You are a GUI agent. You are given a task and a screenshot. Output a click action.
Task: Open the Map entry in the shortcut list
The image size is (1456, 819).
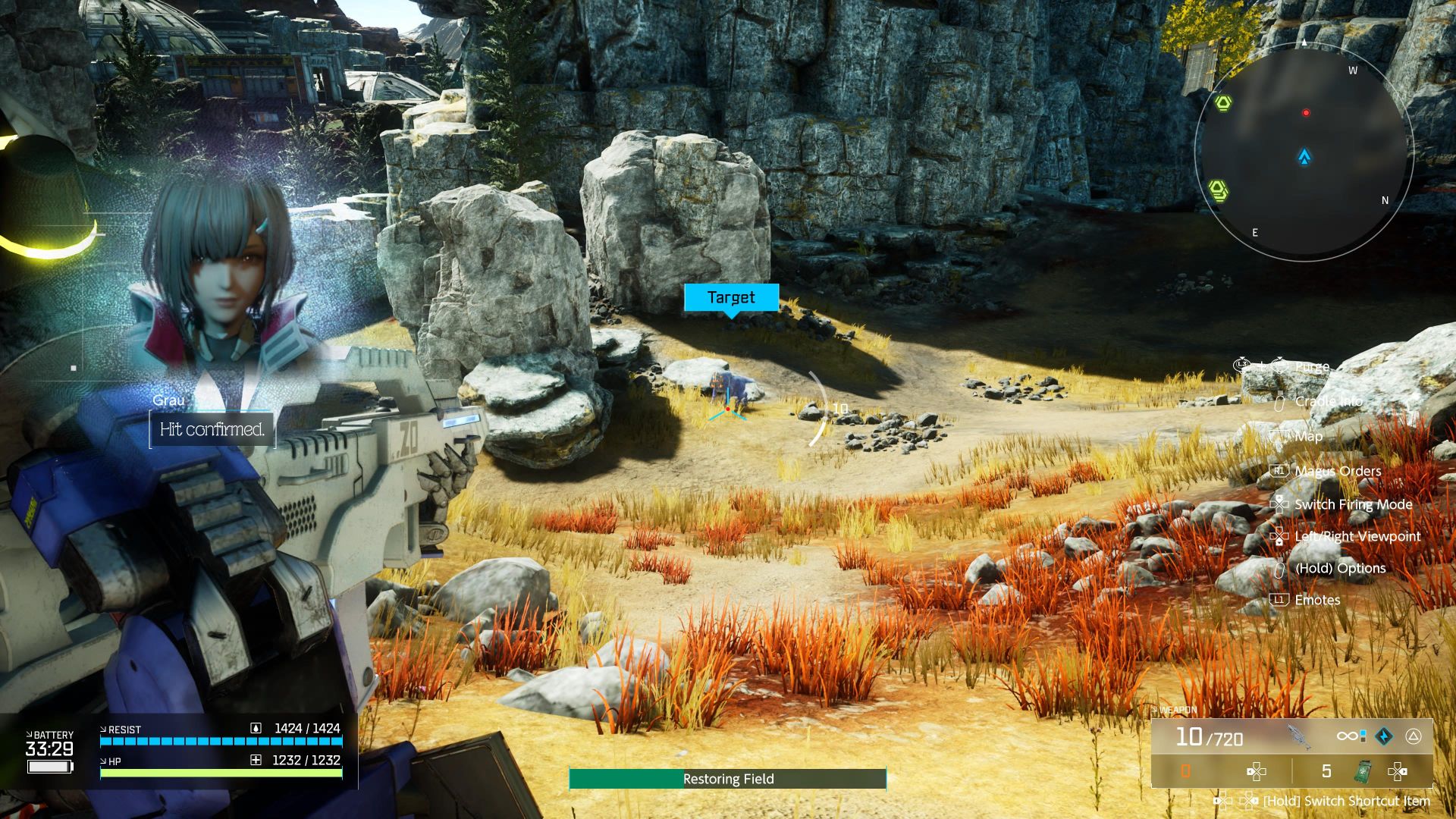1308,436
